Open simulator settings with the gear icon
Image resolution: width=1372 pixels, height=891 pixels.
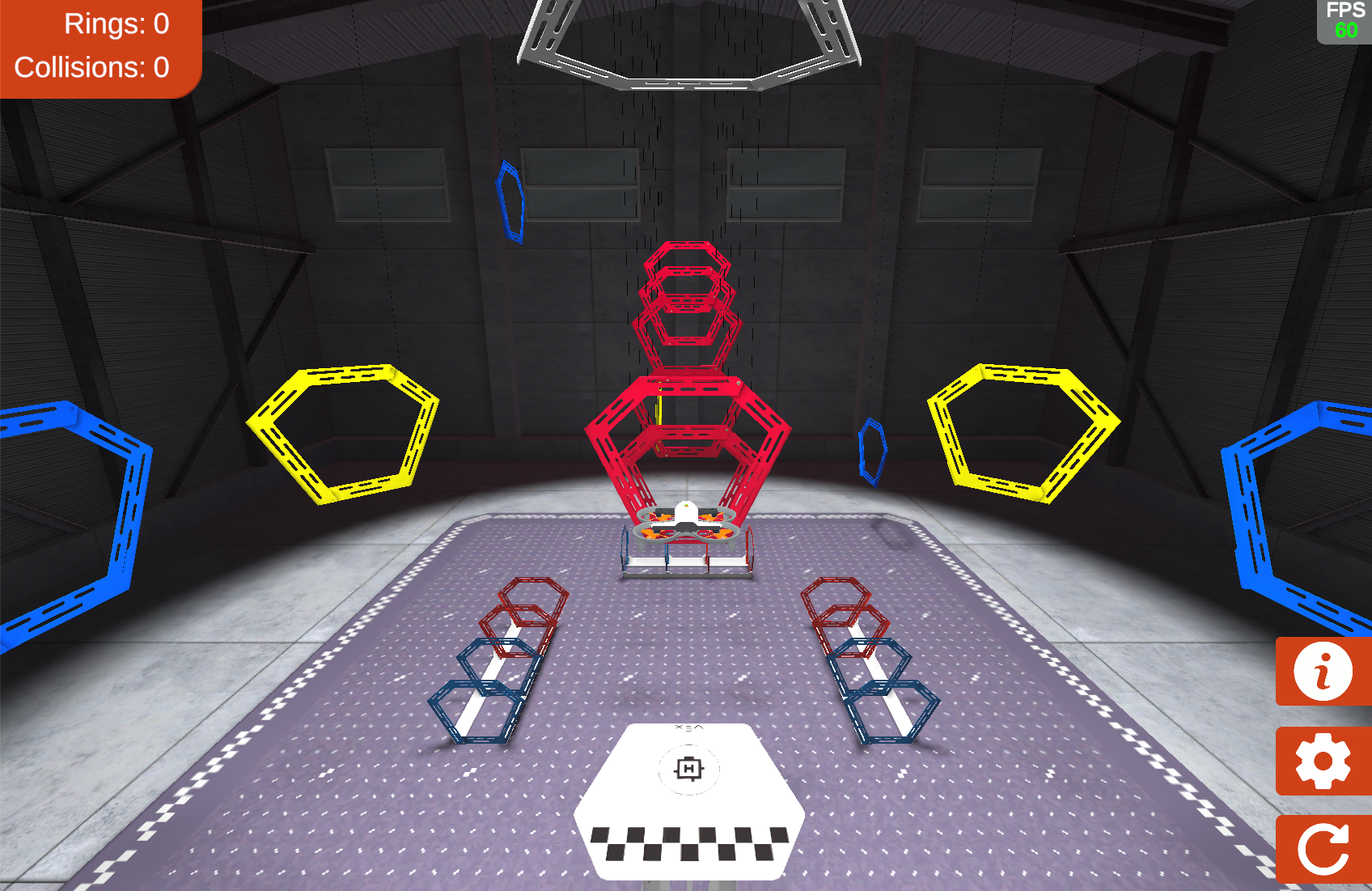(x=1323, y=760)
